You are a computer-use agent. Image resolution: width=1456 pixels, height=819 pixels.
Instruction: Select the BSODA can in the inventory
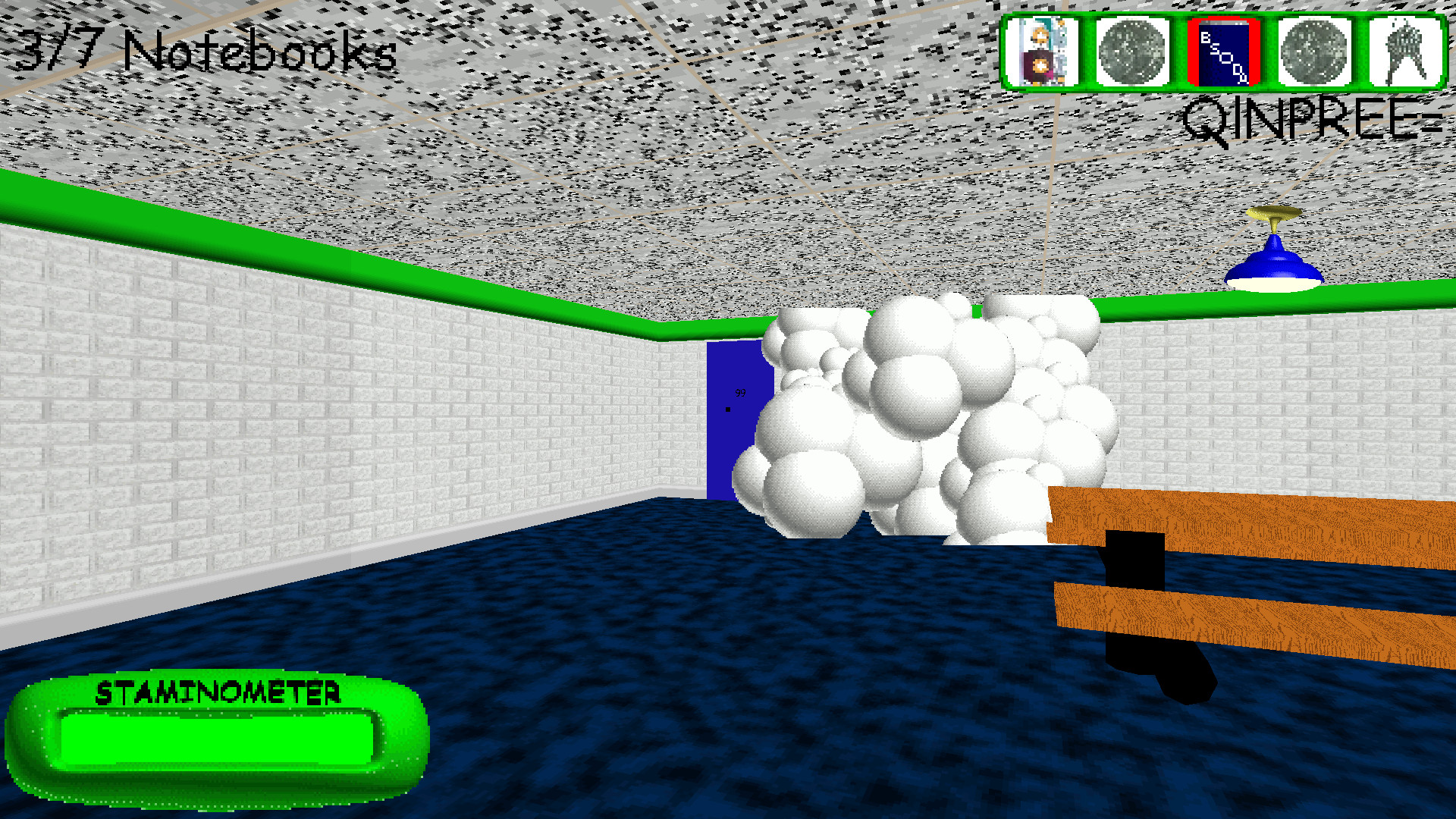(x=1223, y=53)
